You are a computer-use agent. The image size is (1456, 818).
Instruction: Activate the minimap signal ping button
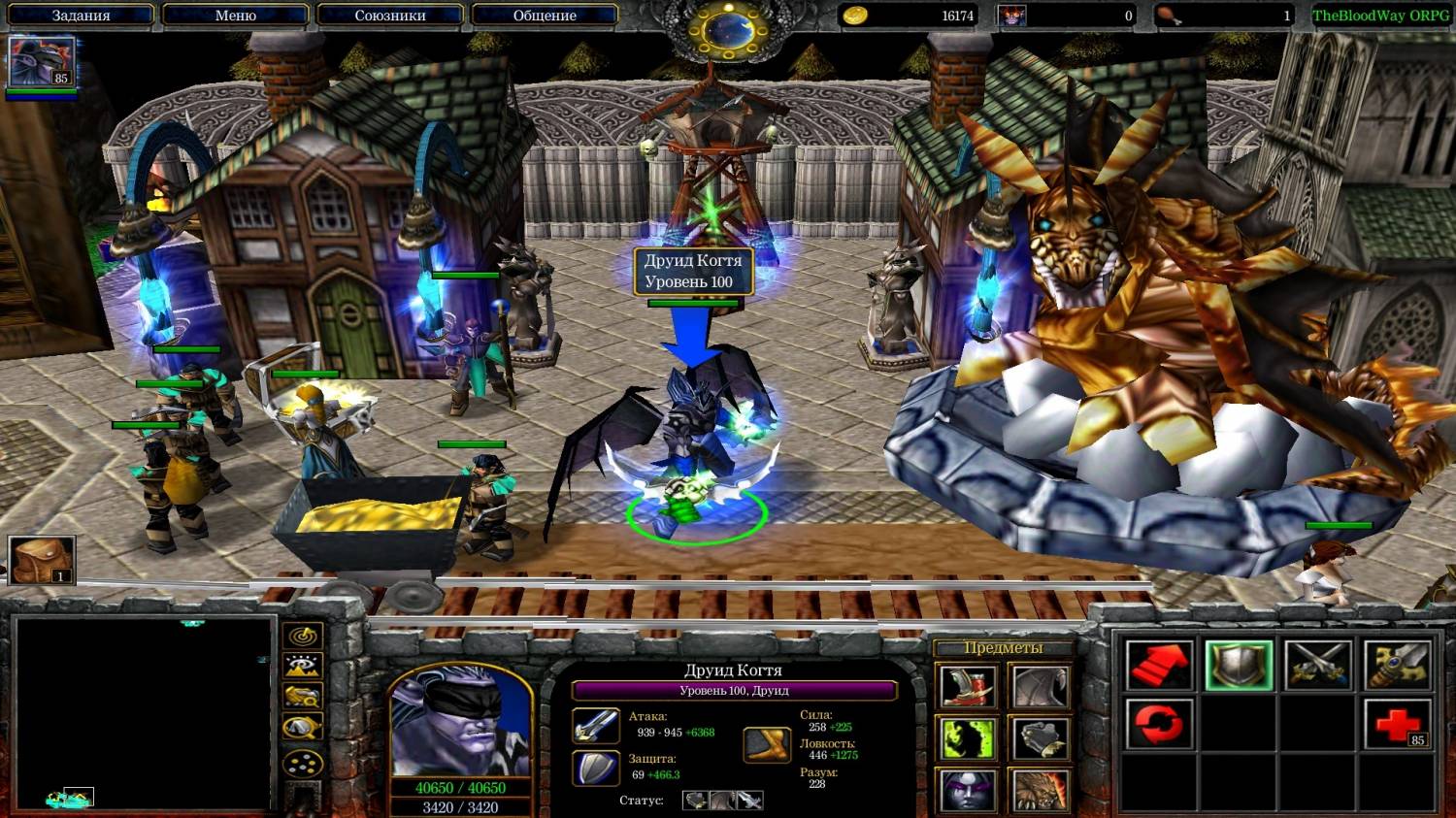point(303,637)
